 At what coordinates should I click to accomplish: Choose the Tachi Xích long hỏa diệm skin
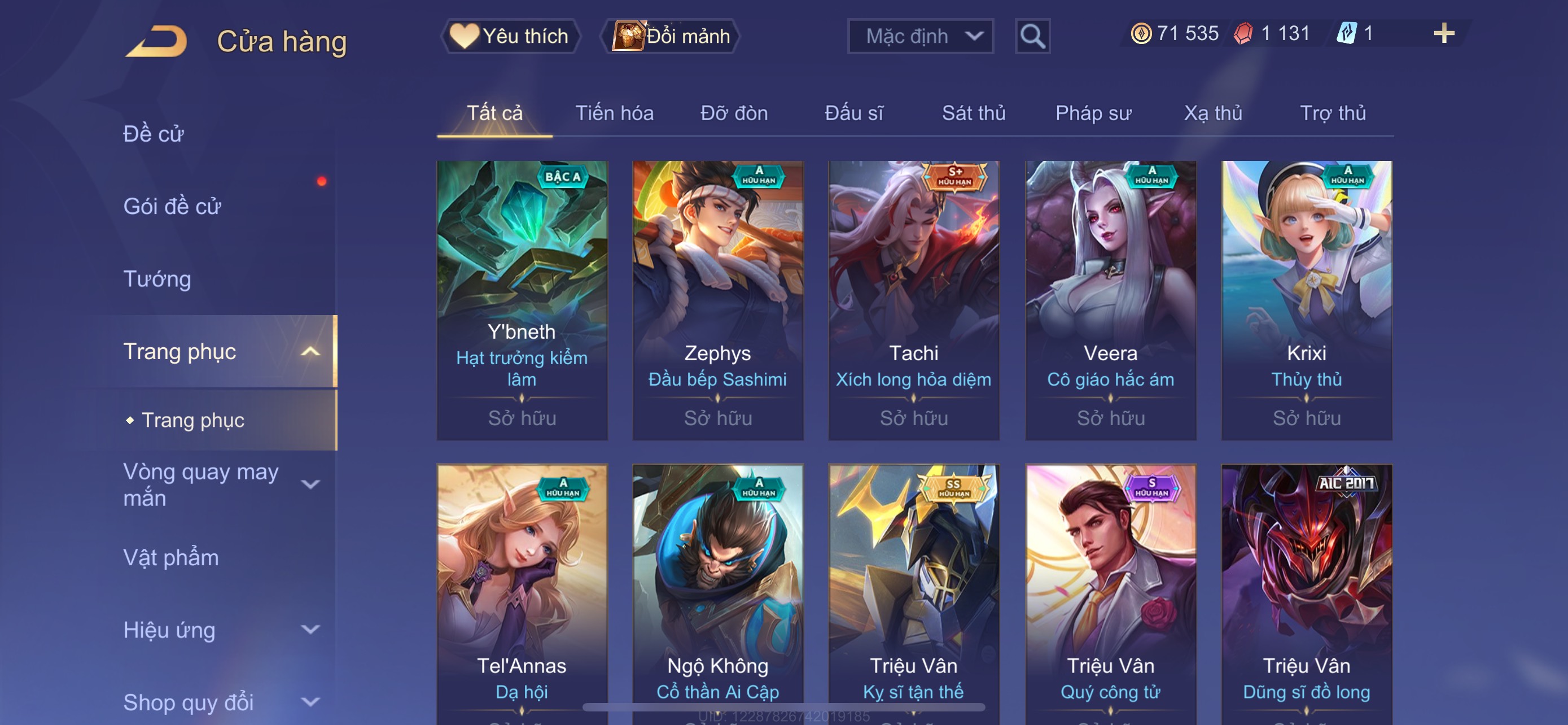pyautogui.click(x=914, y=299)
